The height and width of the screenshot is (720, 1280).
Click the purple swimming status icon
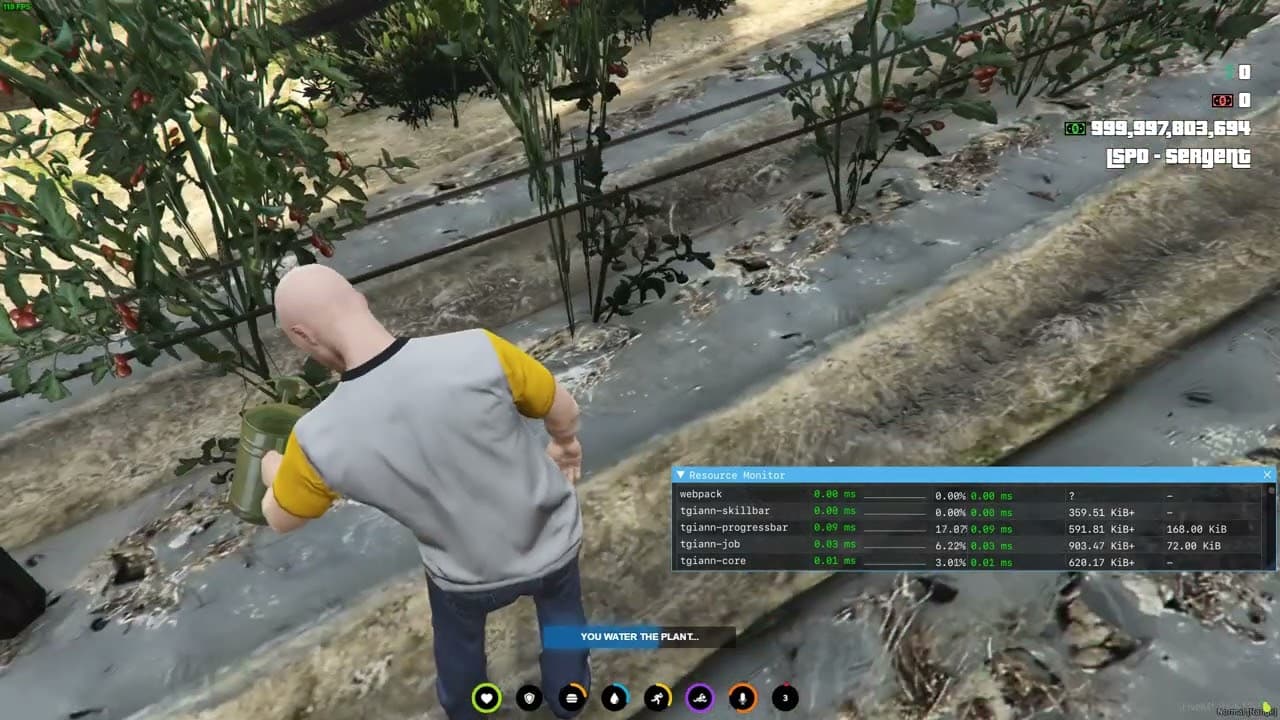click(699, 697)
